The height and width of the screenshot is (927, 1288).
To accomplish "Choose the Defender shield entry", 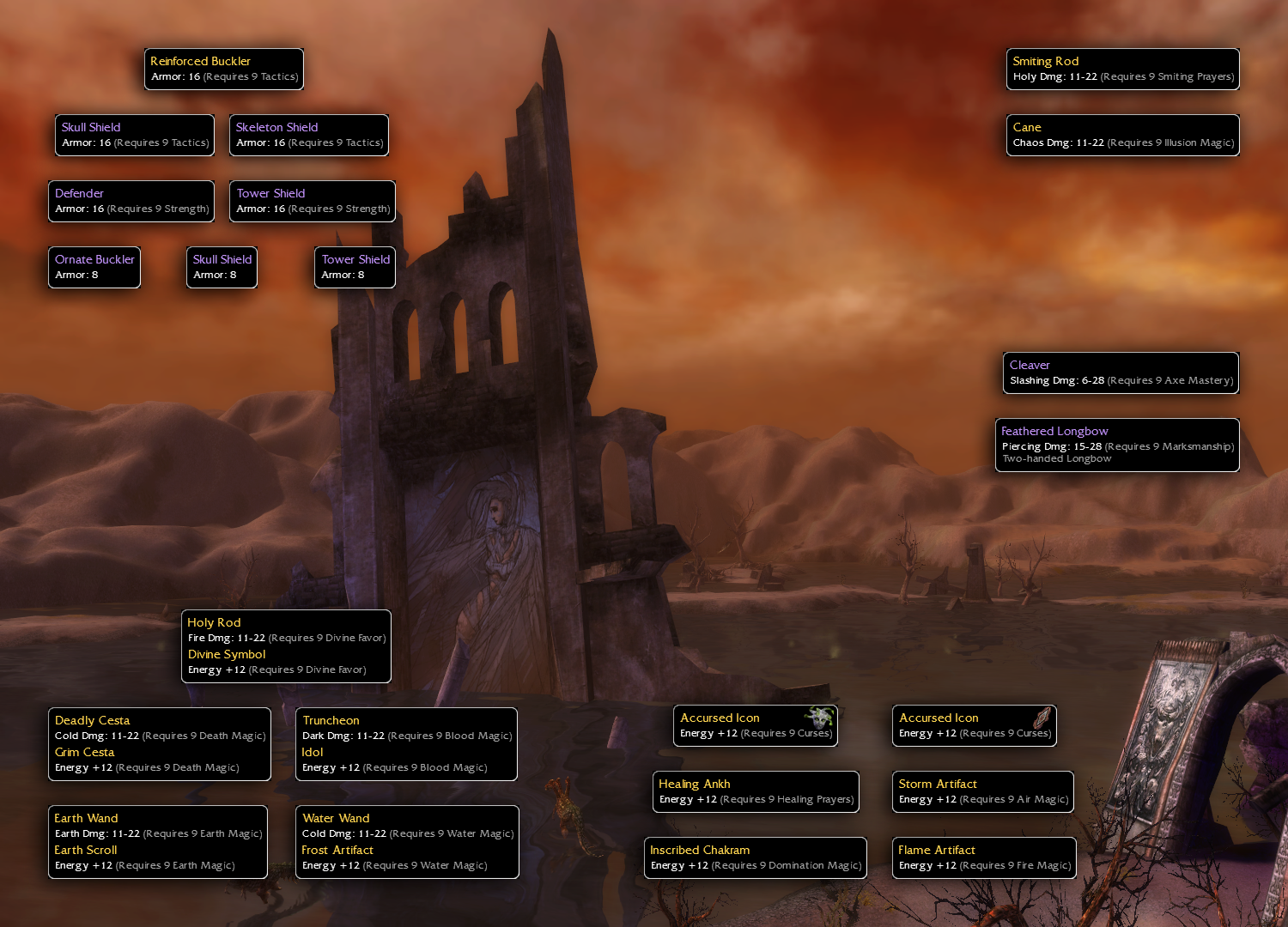I will click(x=131, y=201).
